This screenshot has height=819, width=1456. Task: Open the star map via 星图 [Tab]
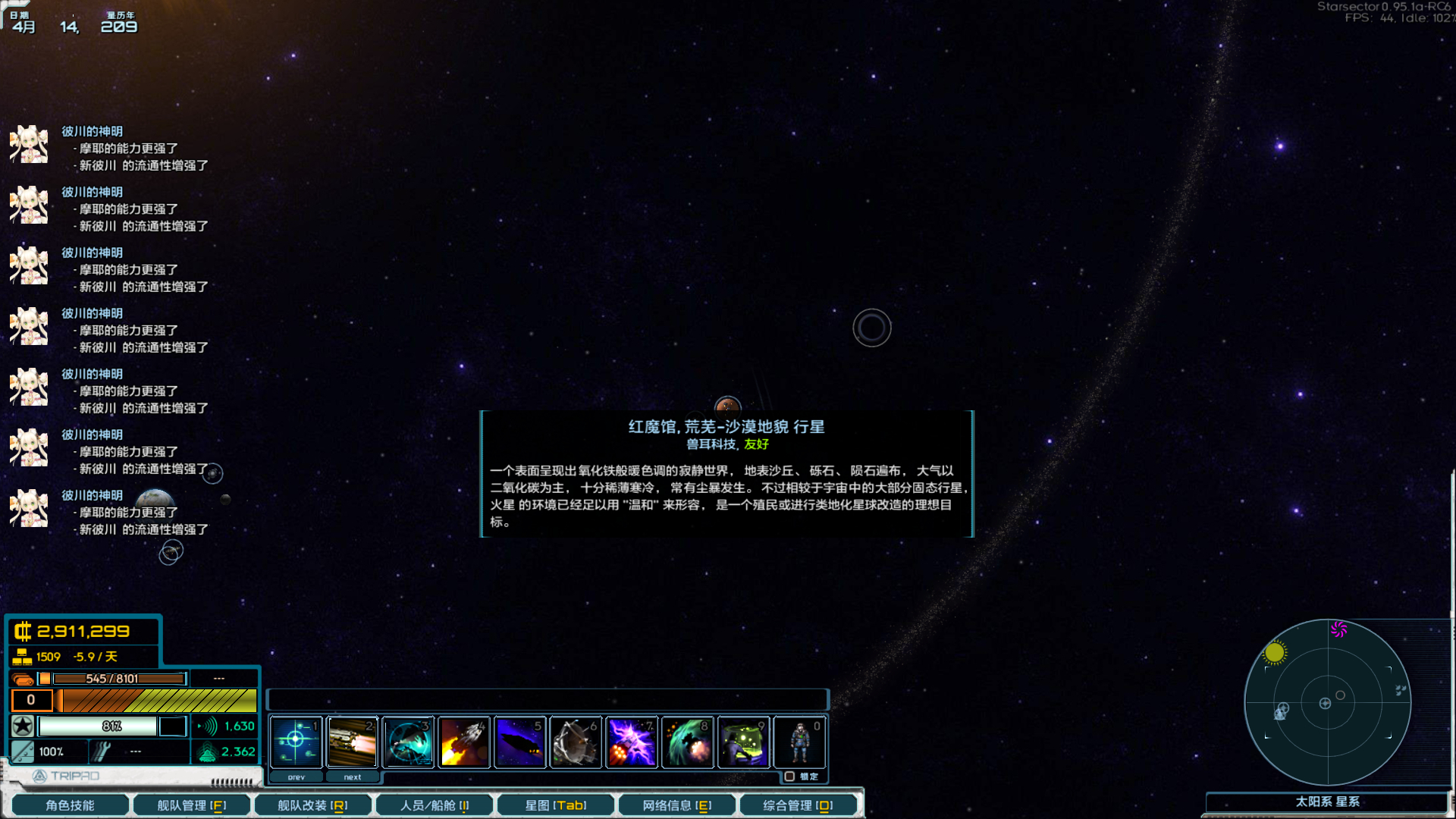pyautogui.click(x=555, y=805)
